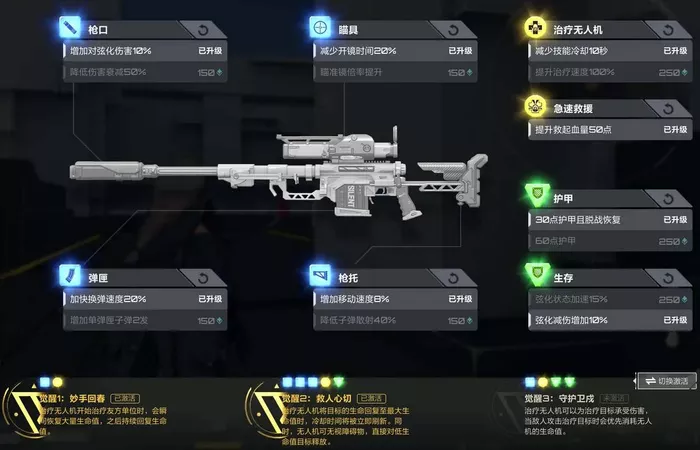Reset the 瞄具 scope upgrades
700x450 pixels.
455,30
